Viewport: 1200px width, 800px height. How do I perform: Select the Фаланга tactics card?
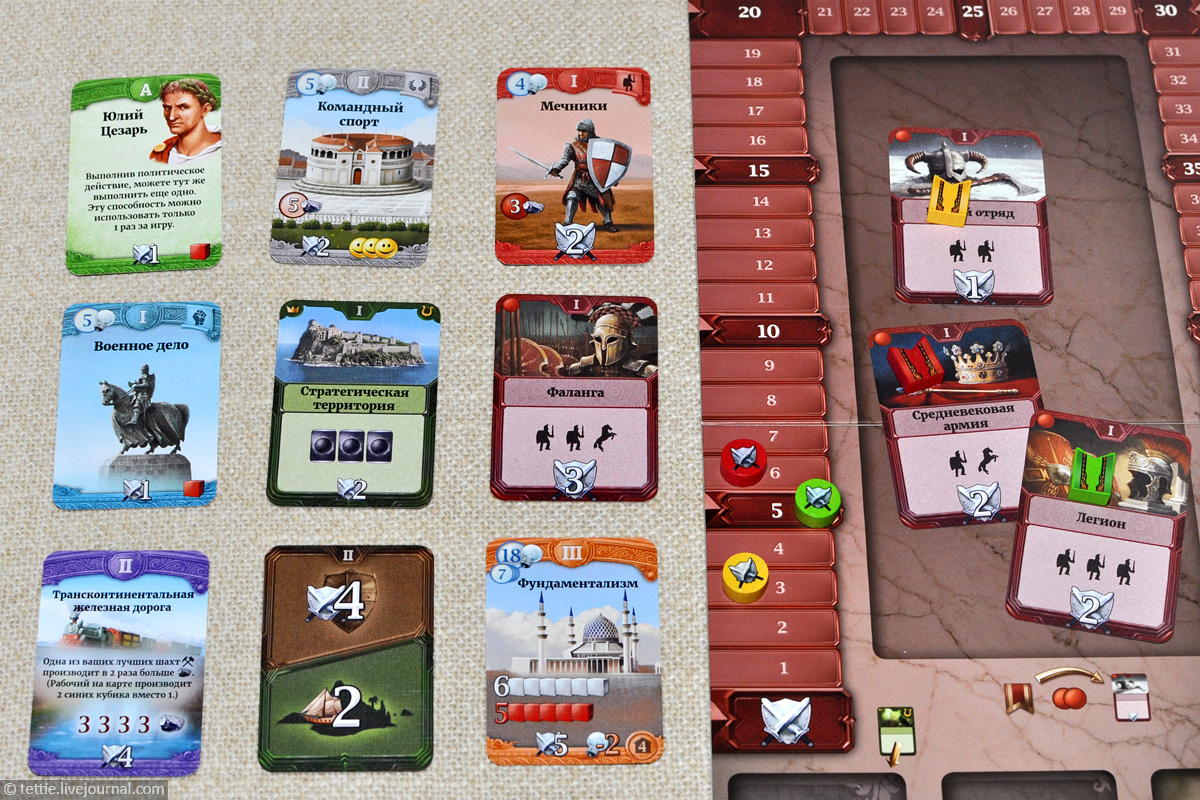(573, 397)
